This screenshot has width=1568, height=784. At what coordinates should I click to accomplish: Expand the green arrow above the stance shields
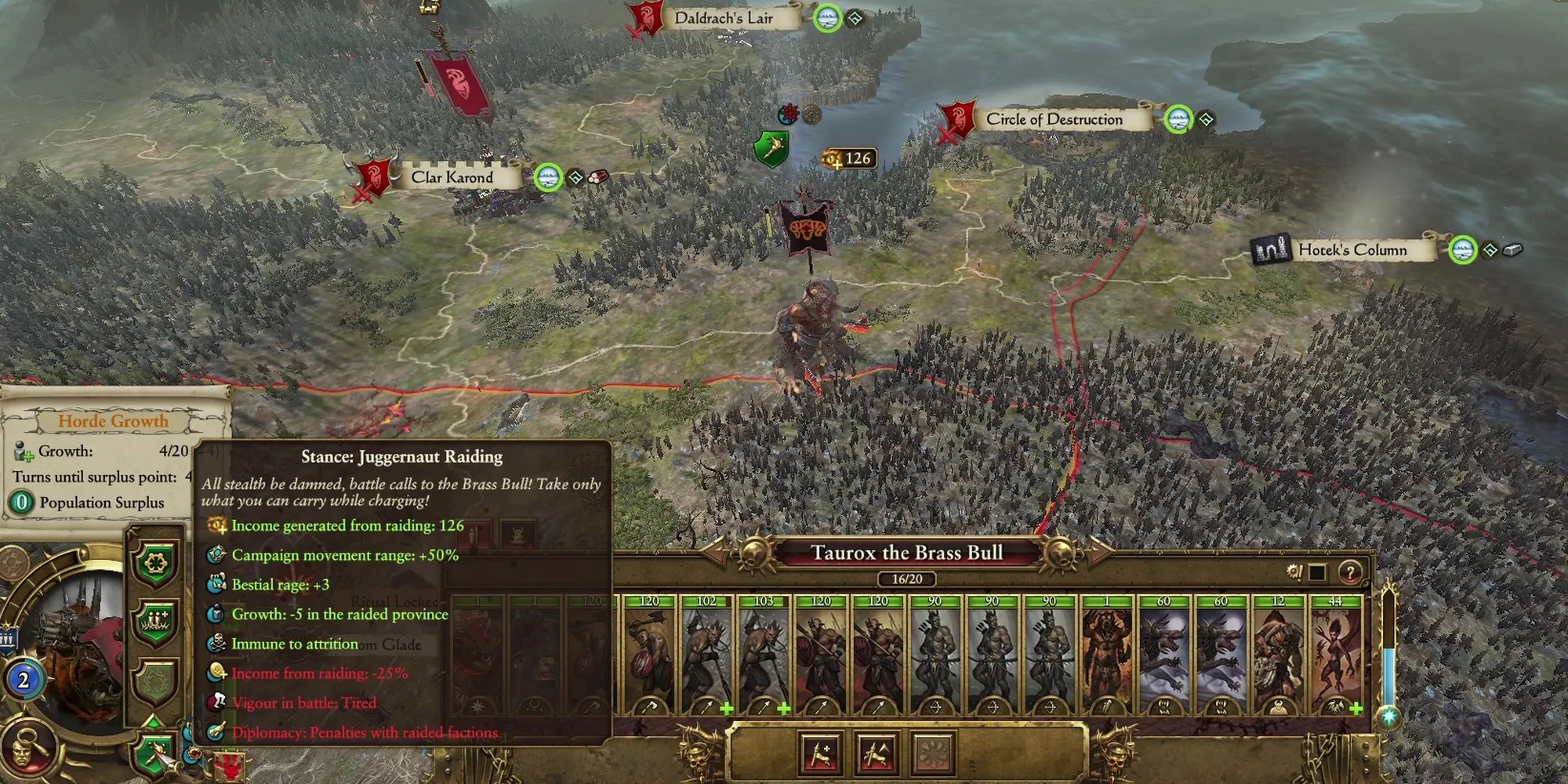coord(154,720)
